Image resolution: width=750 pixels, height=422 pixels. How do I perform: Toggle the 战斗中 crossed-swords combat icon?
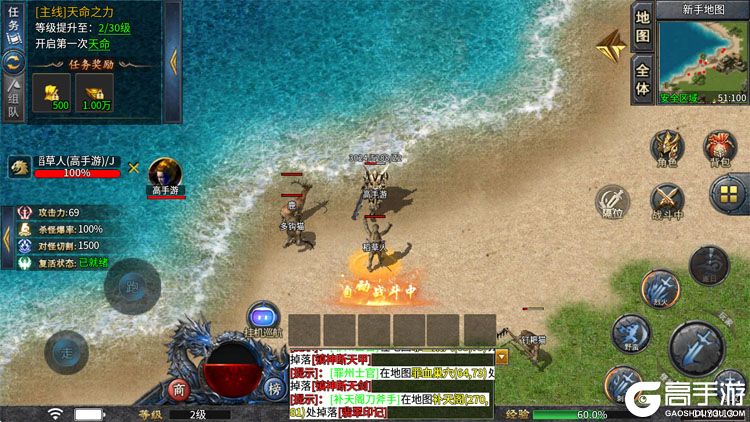point(667,200)
